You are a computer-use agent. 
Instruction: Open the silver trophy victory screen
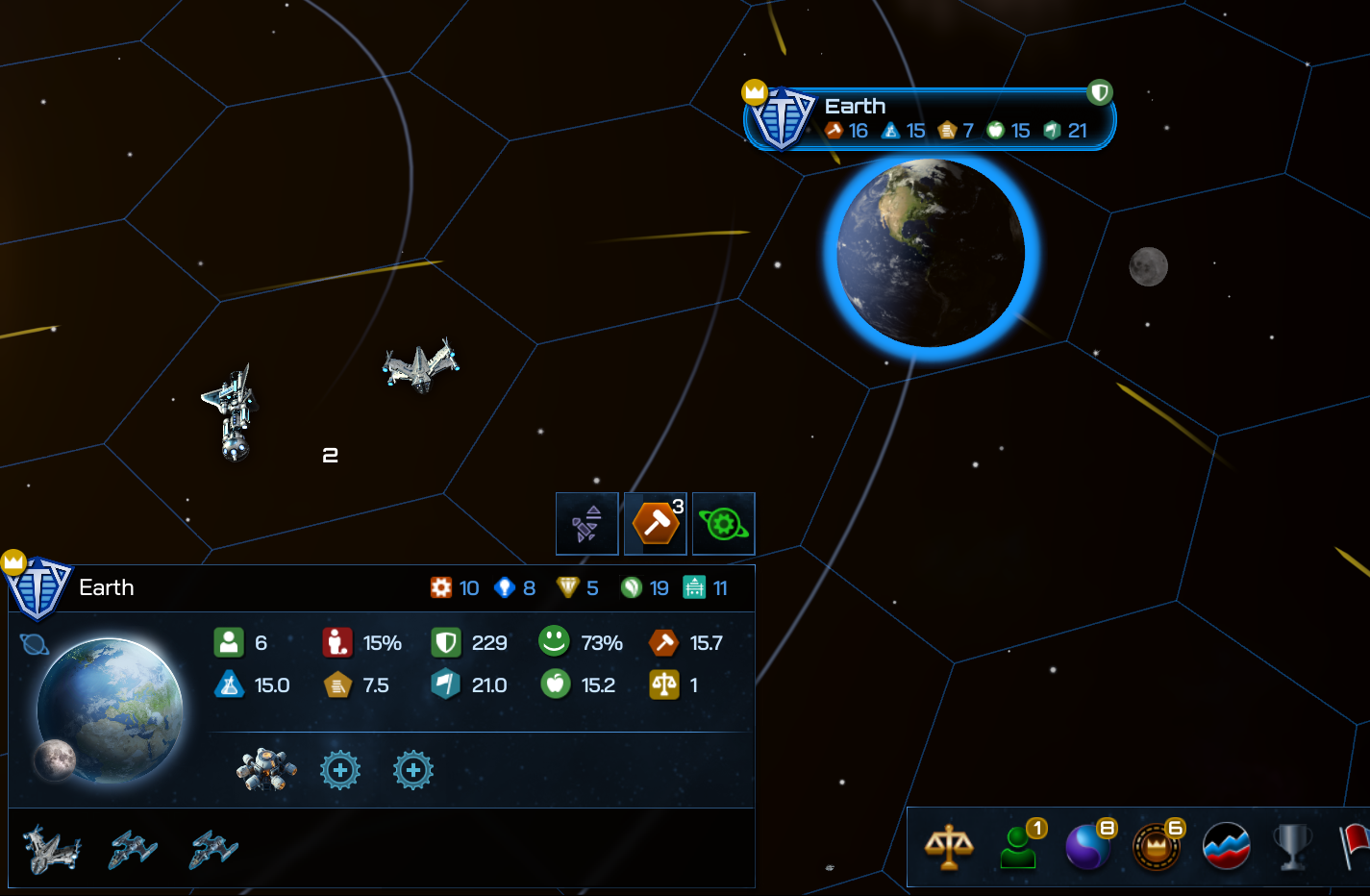point(1293,848)
